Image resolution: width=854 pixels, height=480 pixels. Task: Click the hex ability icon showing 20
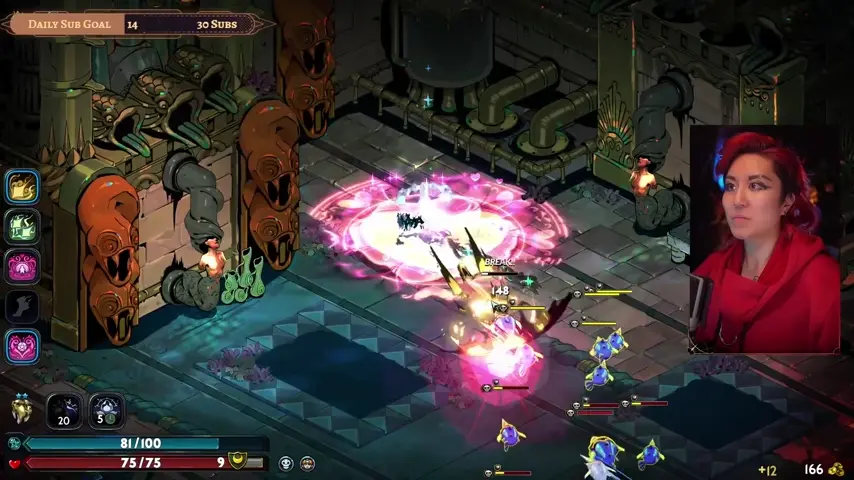point(64,410)
